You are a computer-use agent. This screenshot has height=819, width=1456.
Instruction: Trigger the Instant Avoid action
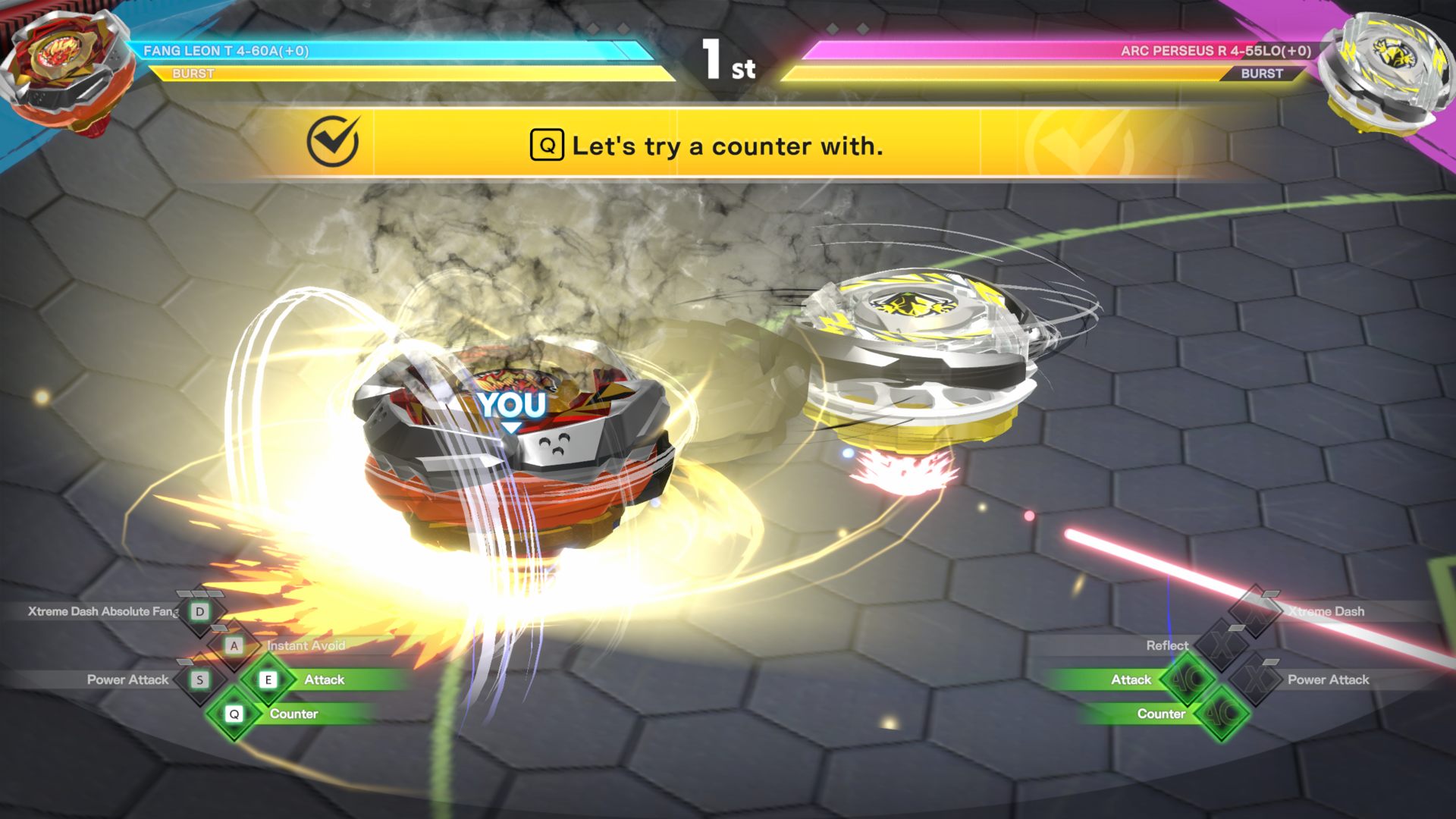[234, 645]
